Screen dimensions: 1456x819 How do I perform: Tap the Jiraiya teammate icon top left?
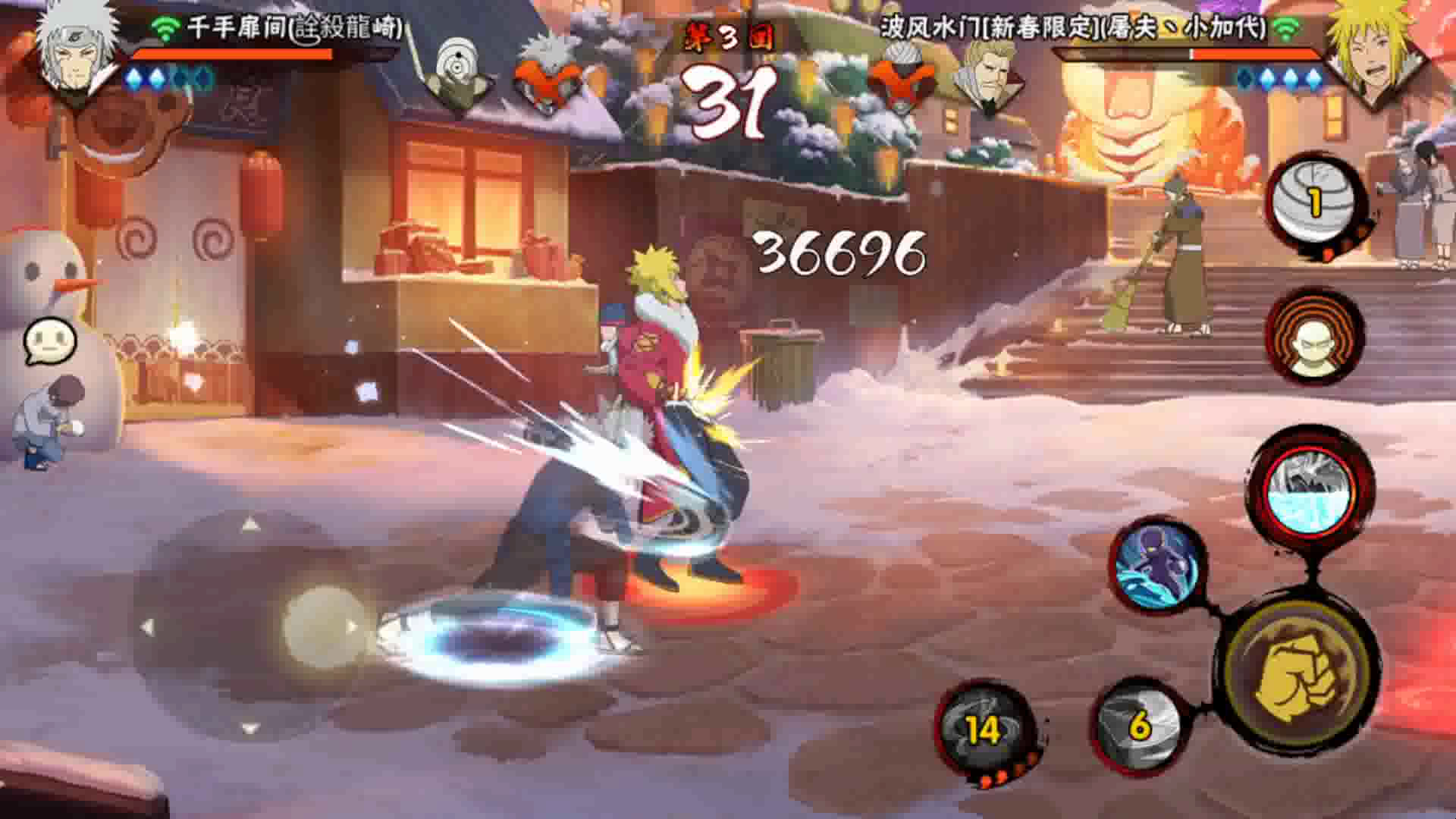pos(548,72)
